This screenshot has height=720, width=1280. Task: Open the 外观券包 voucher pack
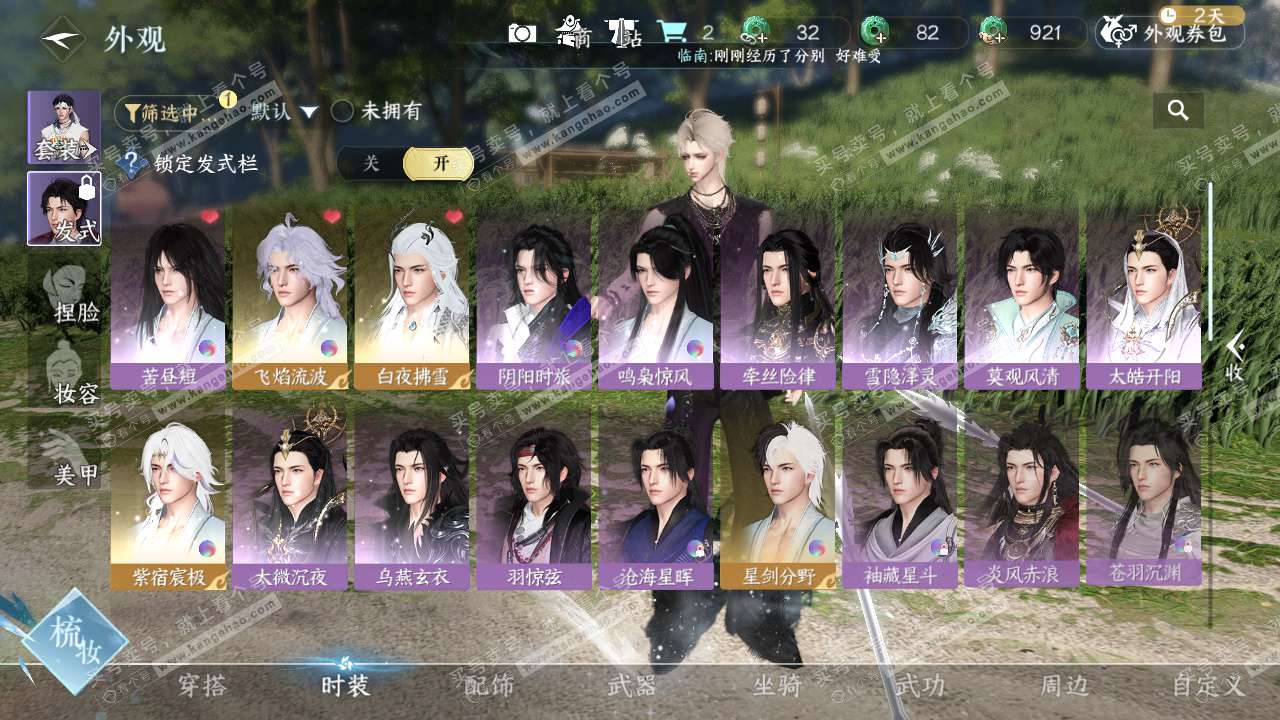tap(1170, 34)
